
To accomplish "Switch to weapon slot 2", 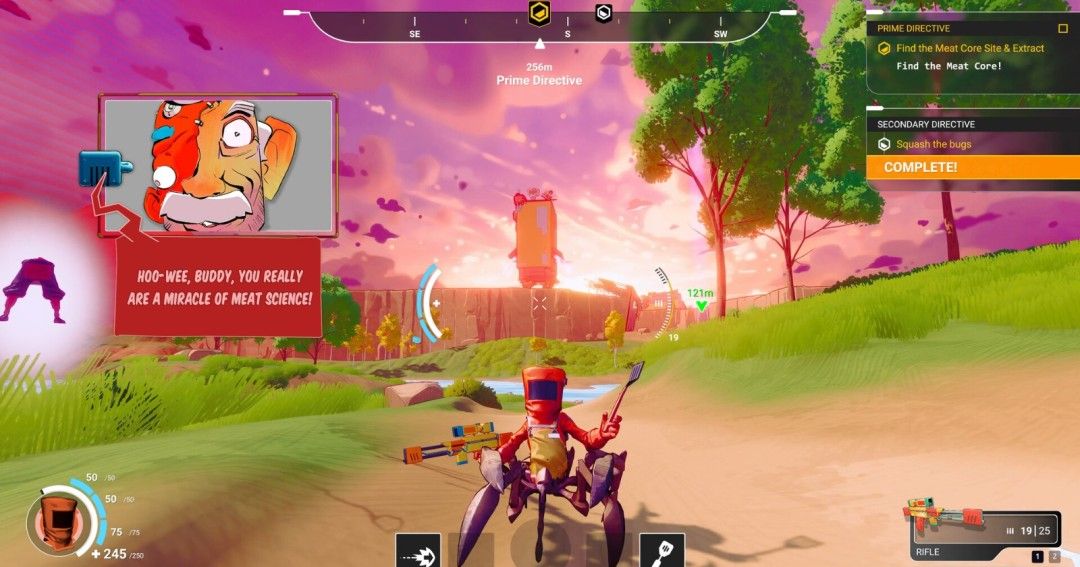I will (1053, 556).
